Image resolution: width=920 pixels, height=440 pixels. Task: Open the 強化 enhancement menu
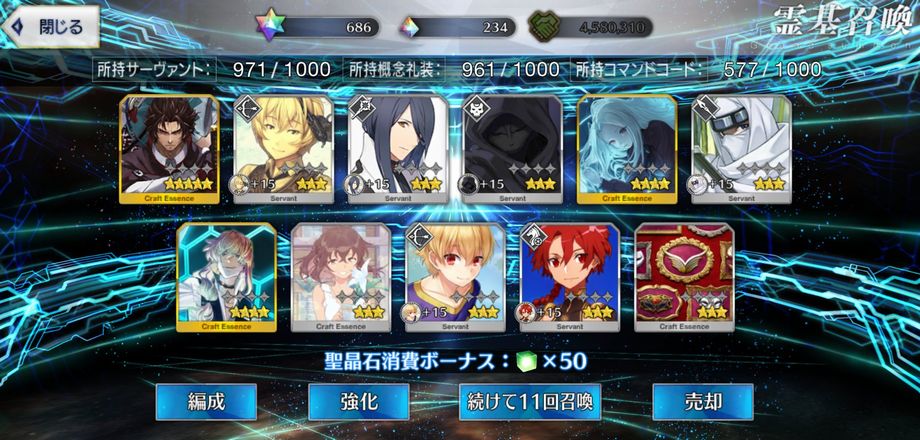coord(358,402)
